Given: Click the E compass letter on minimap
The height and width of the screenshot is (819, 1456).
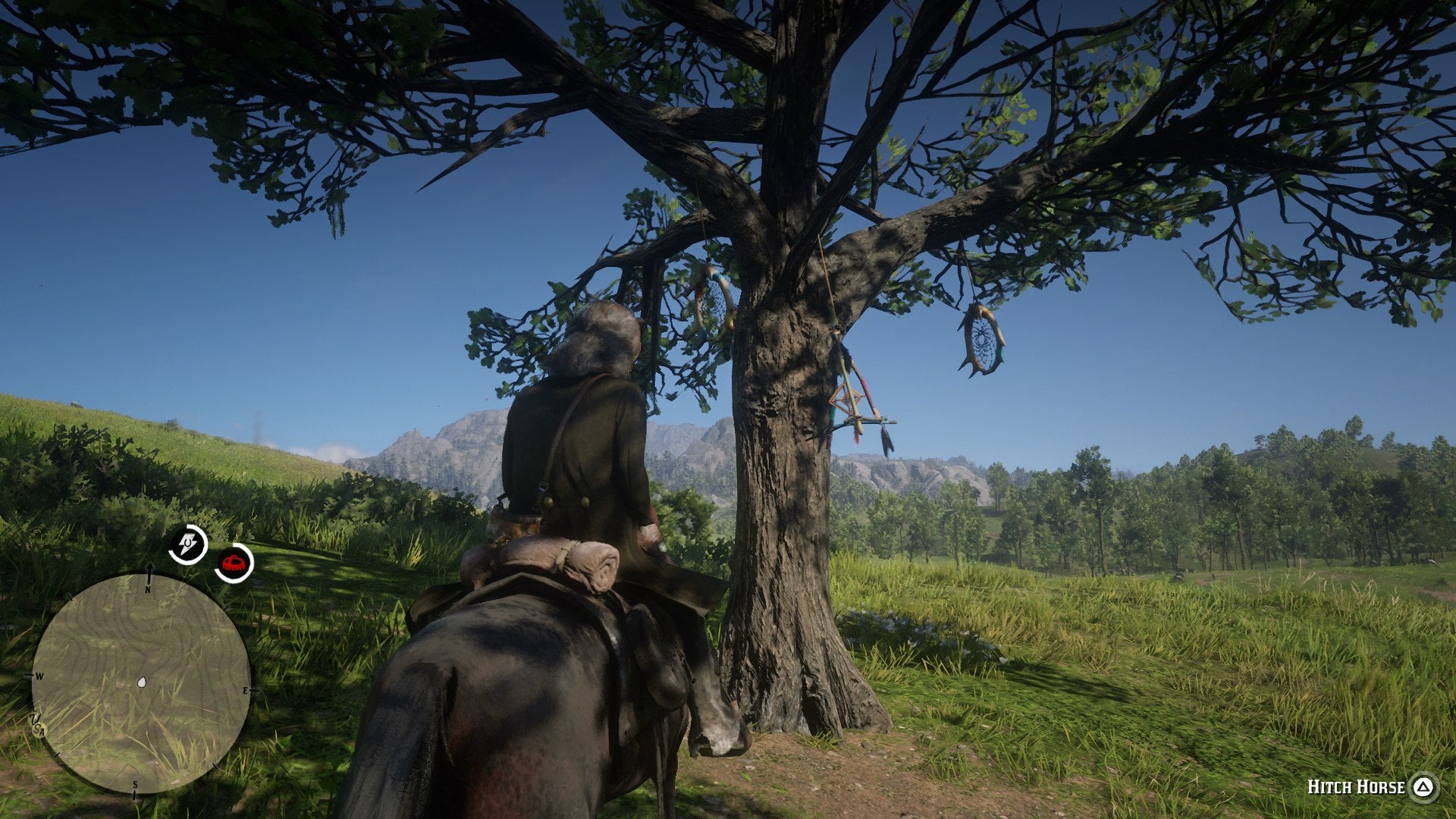Looking at the screenshot, I should pos(243,691).
